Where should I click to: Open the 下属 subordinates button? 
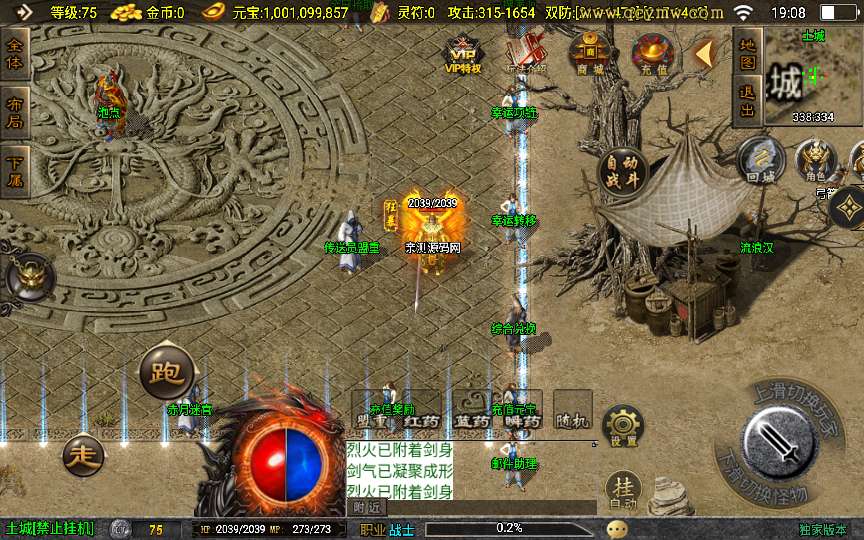(15, 170)
